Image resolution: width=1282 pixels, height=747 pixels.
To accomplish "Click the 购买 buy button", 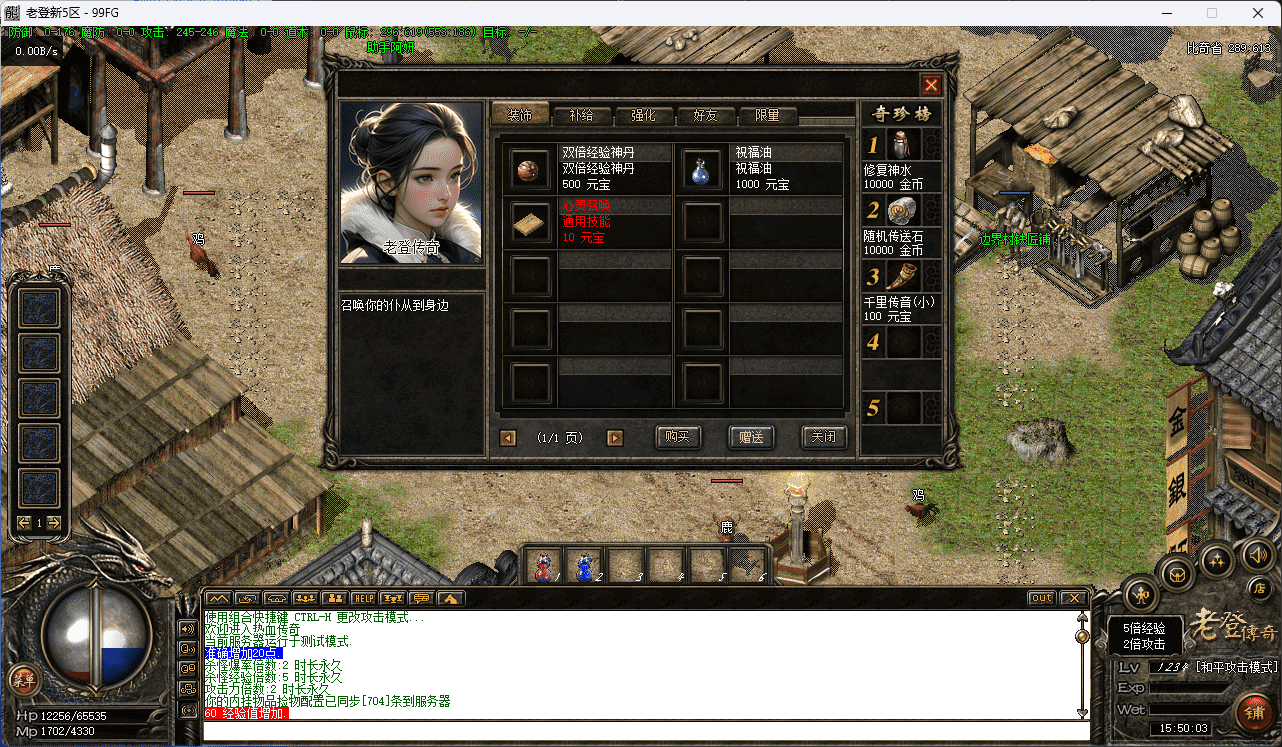I will tap(678, 437).
